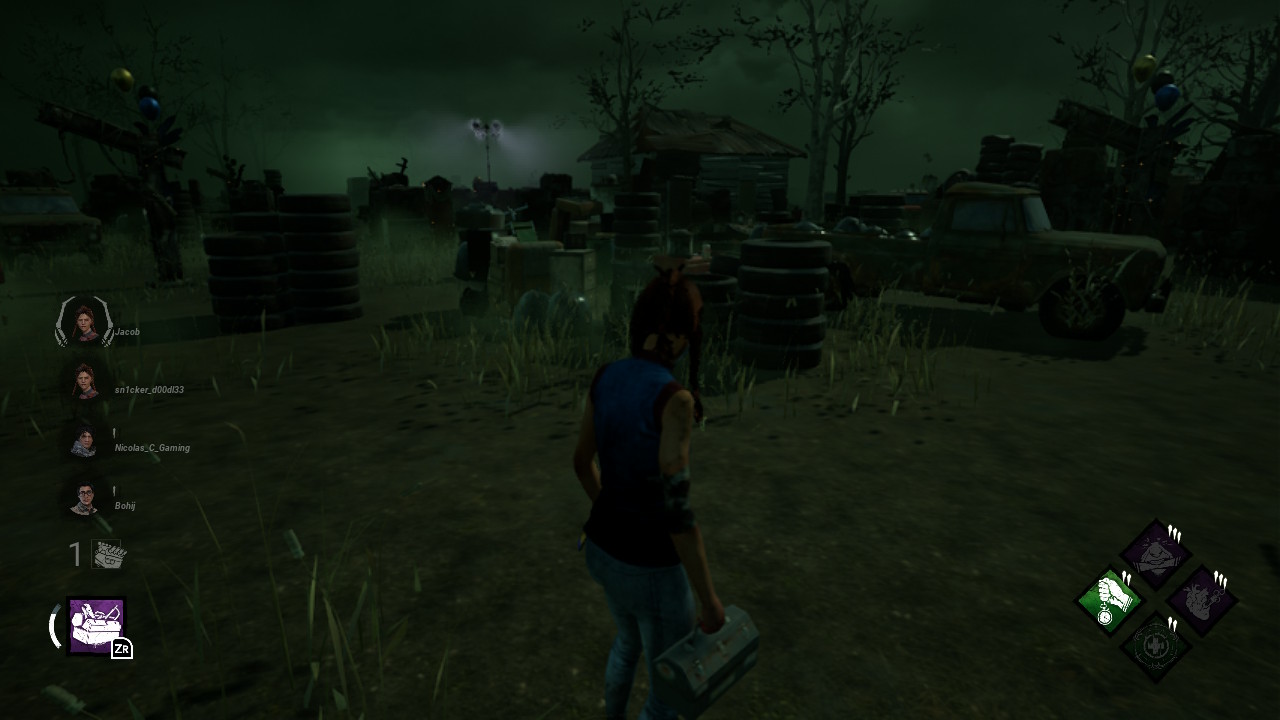This screenshot has width=1280, height=720.
Task: Select Bohij's survivor portrait
Action: tap(84, 498)
